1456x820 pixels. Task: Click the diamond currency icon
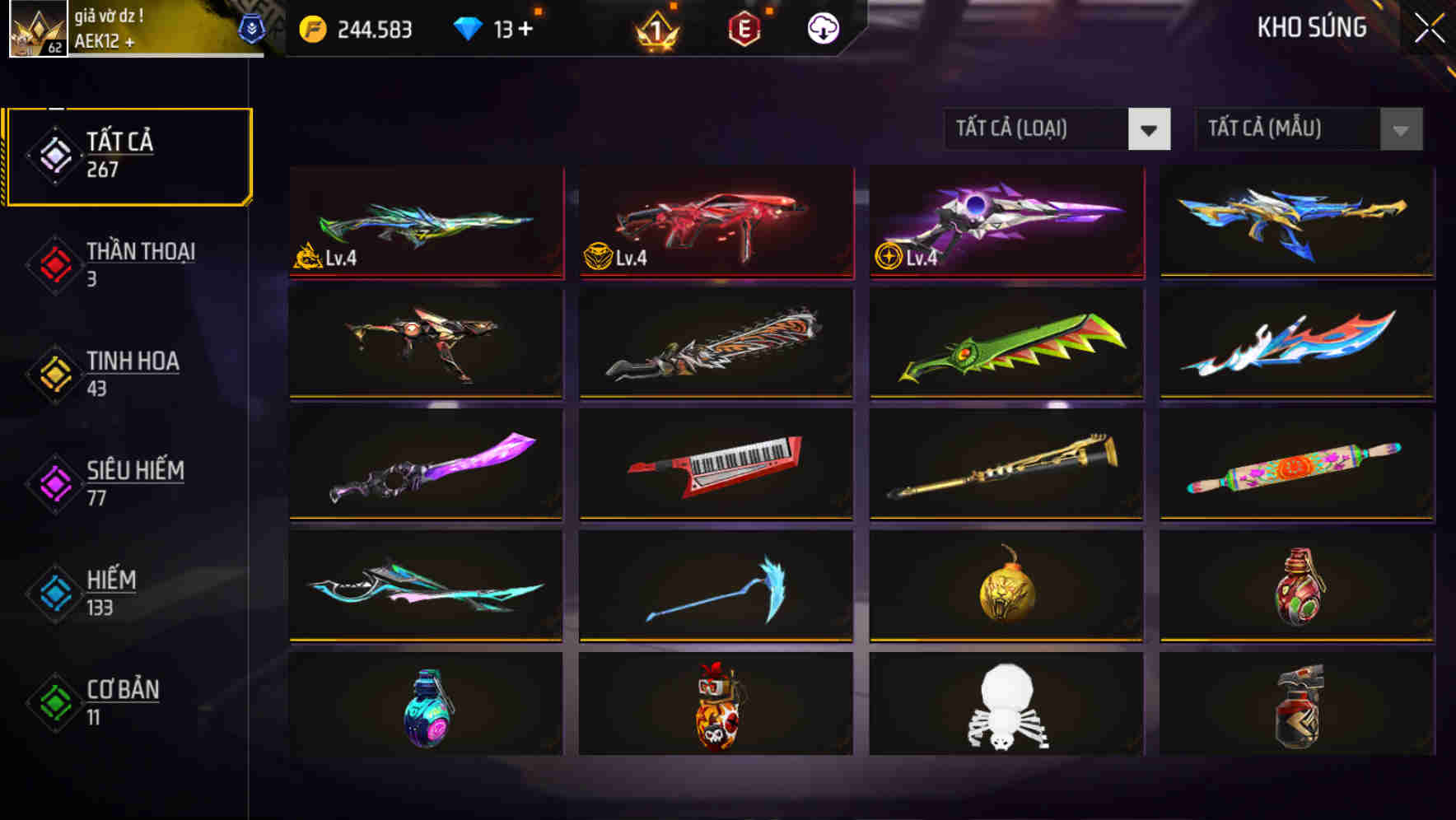pyautogui.click(x=469, y=27)
